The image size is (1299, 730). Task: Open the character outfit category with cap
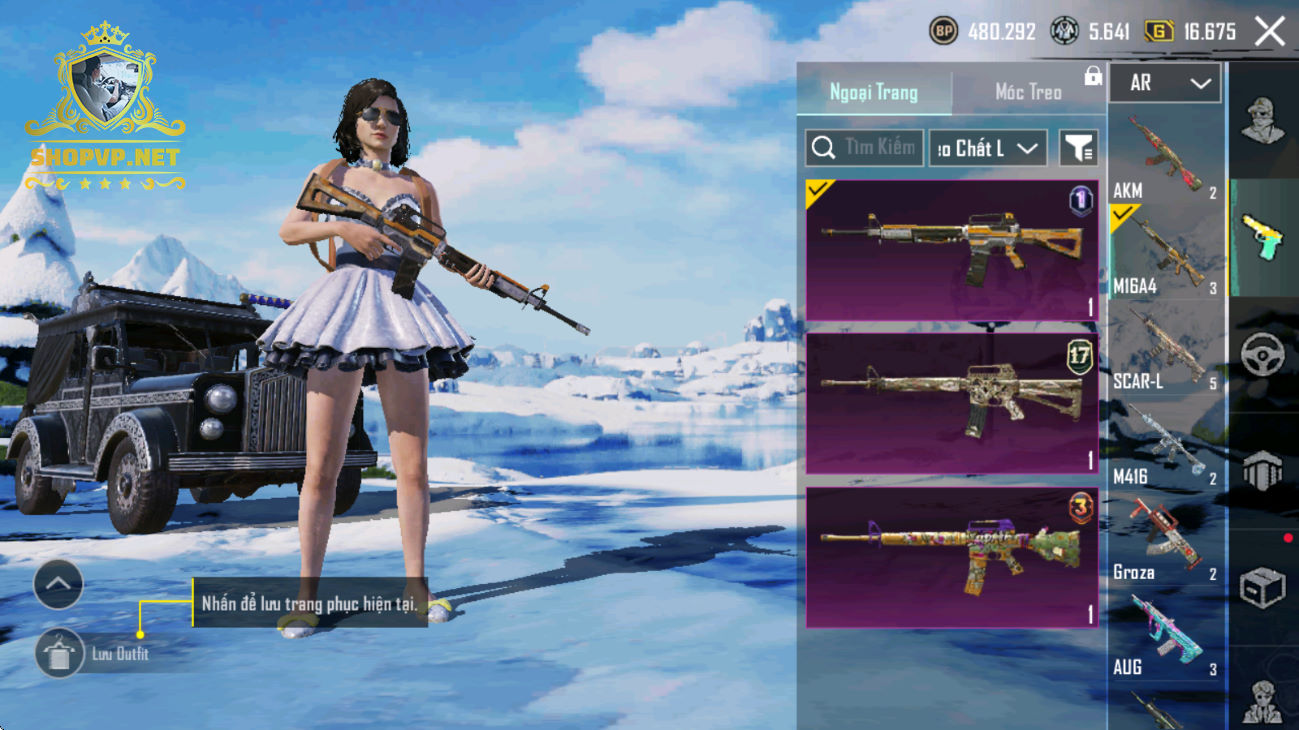point(1263,122)
